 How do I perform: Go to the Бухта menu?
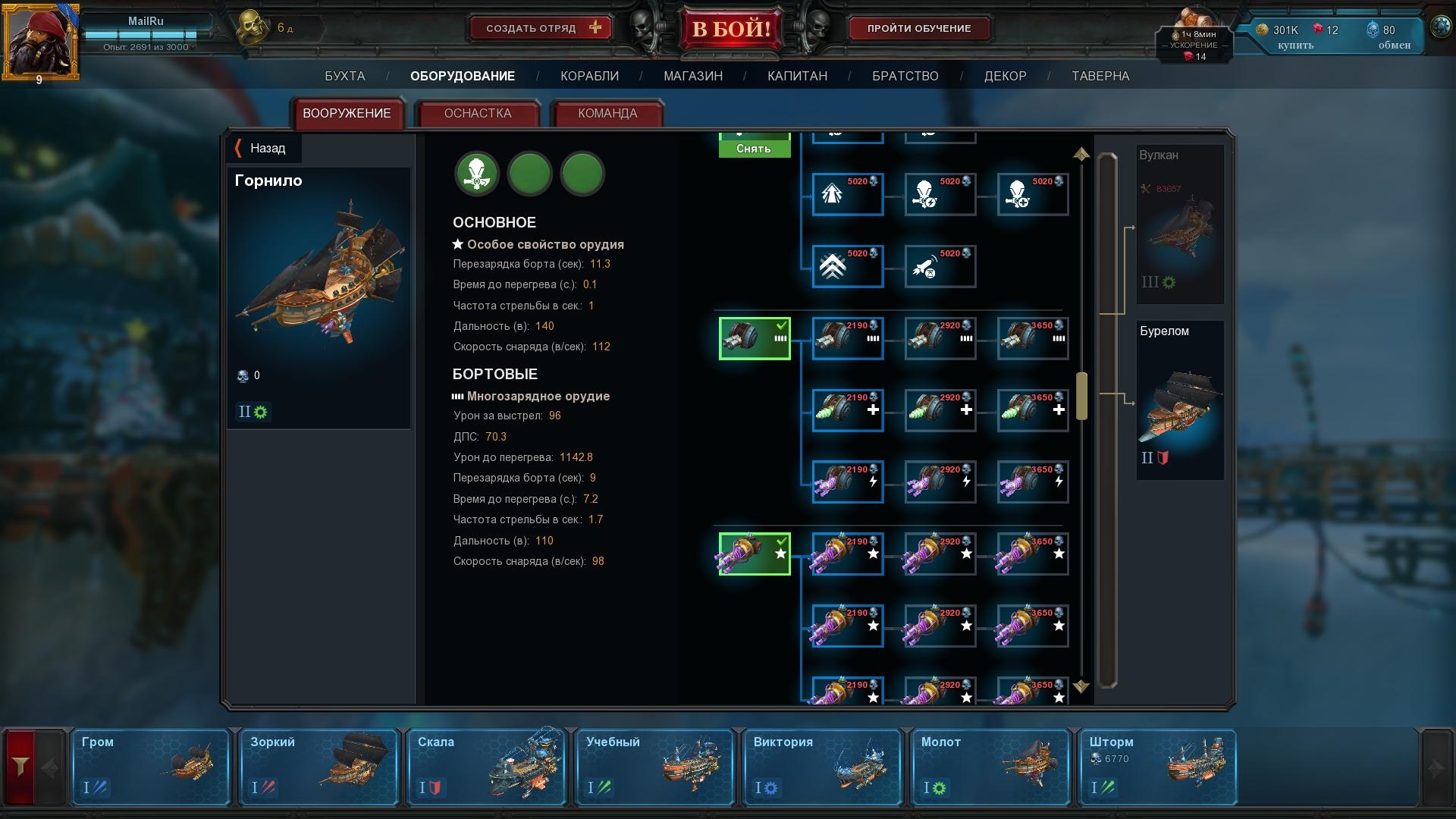344,76
